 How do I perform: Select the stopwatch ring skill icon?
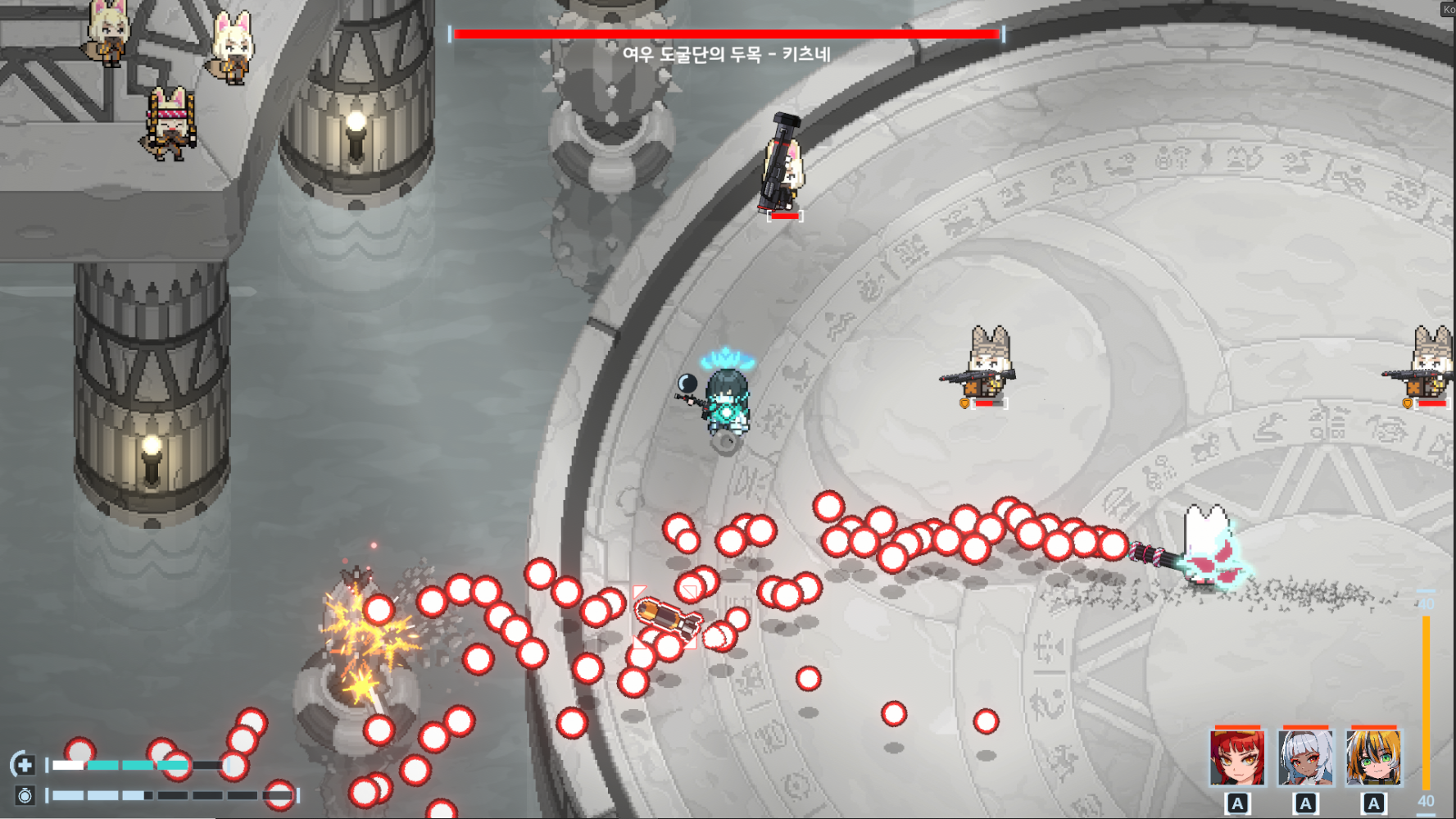tap(25, 793)
